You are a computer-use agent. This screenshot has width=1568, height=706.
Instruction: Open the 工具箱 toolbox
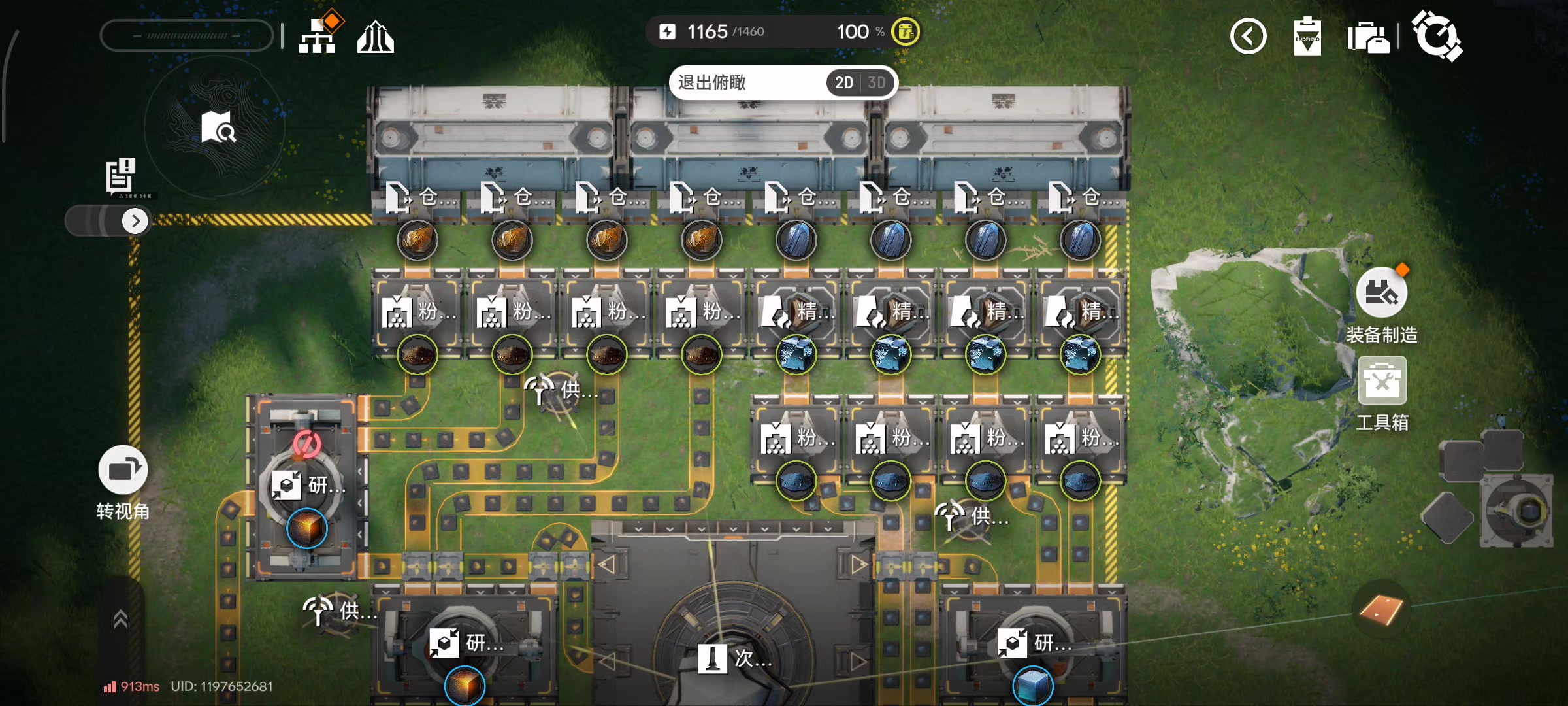pos(1382,381)
